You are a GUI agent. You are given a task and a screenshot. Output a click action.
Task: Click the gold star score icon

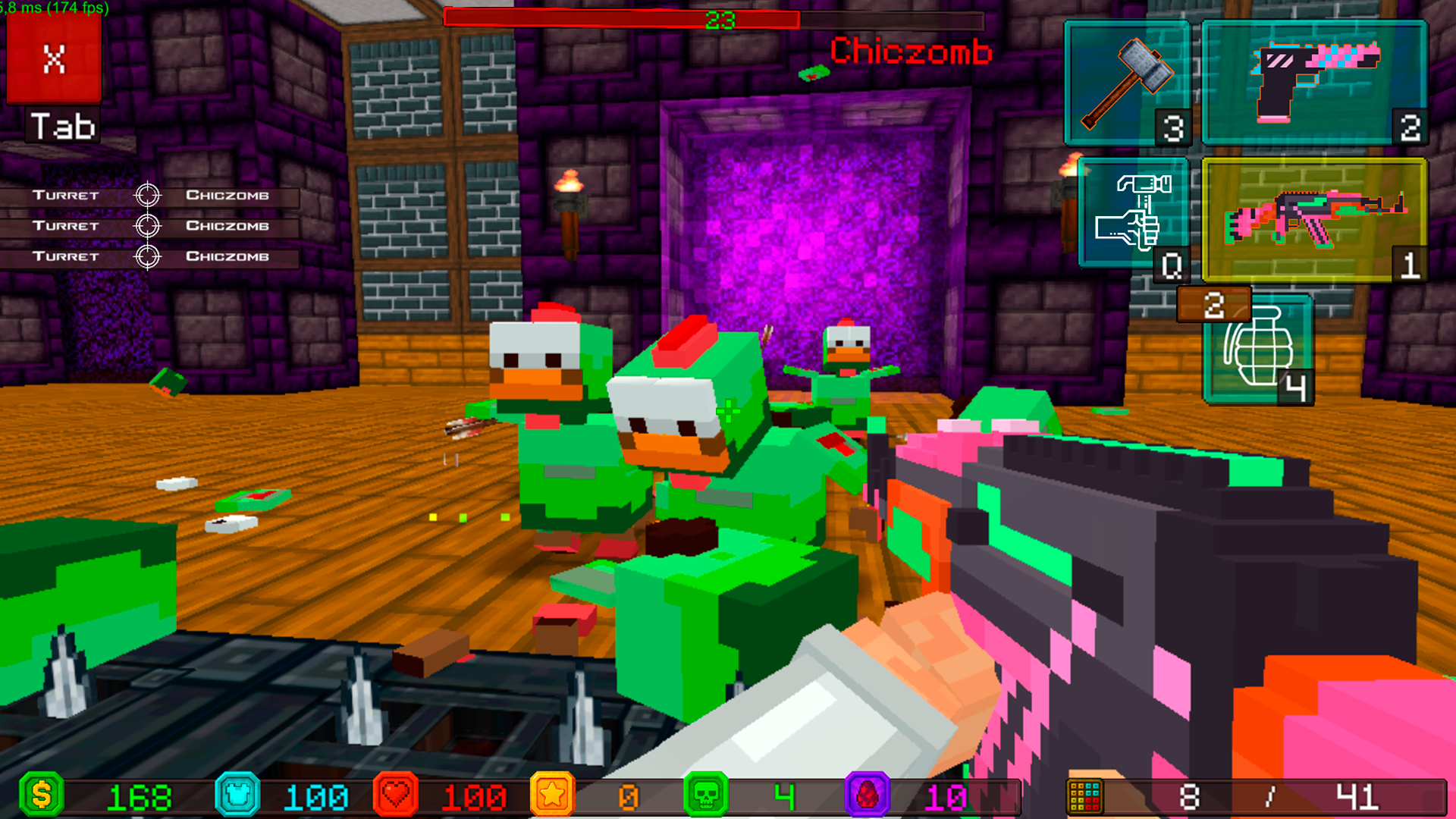tap(552, 795)
